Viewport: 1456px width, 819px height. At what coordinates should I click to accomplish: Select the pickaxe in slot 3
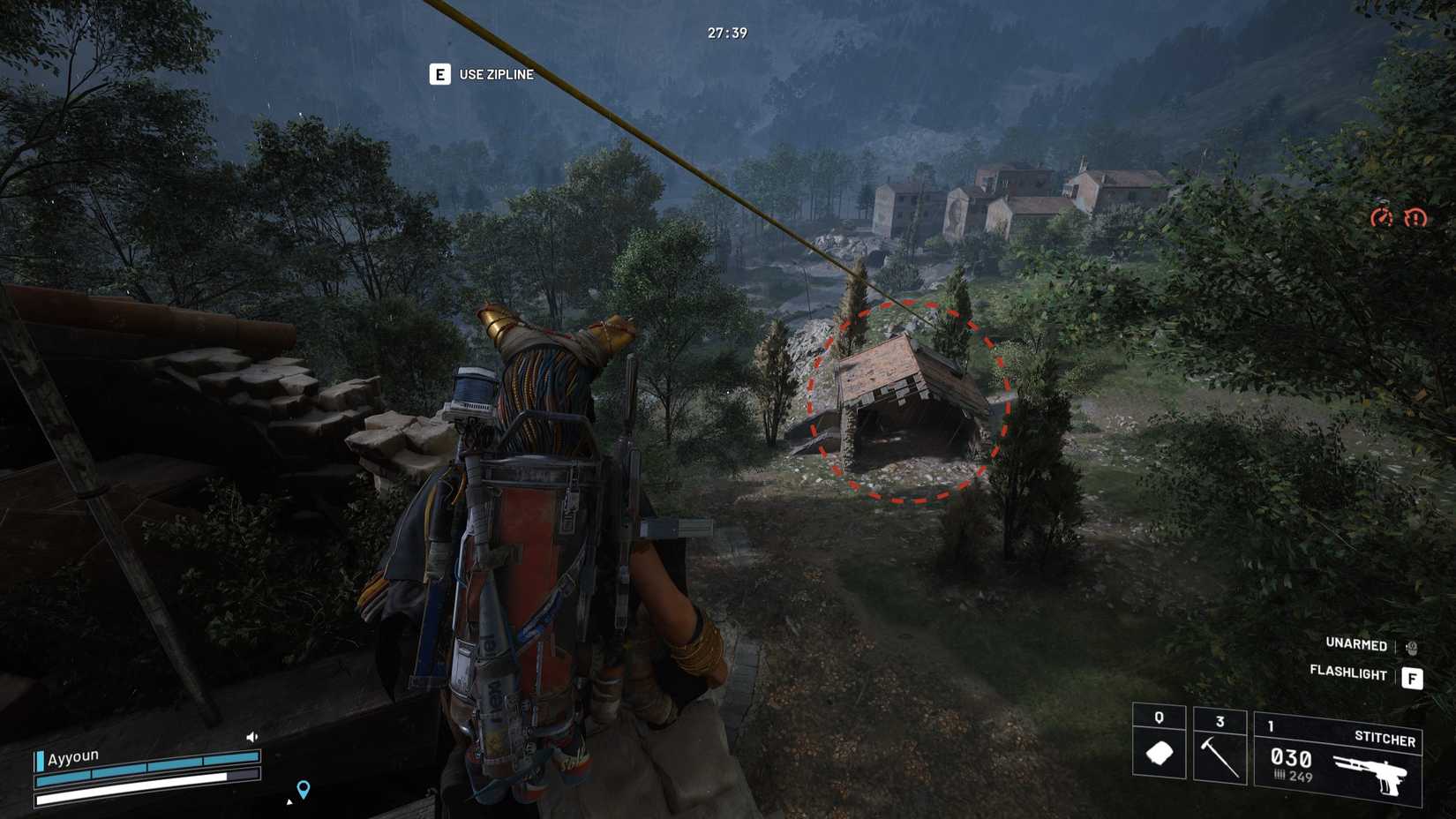[1219, 756]
